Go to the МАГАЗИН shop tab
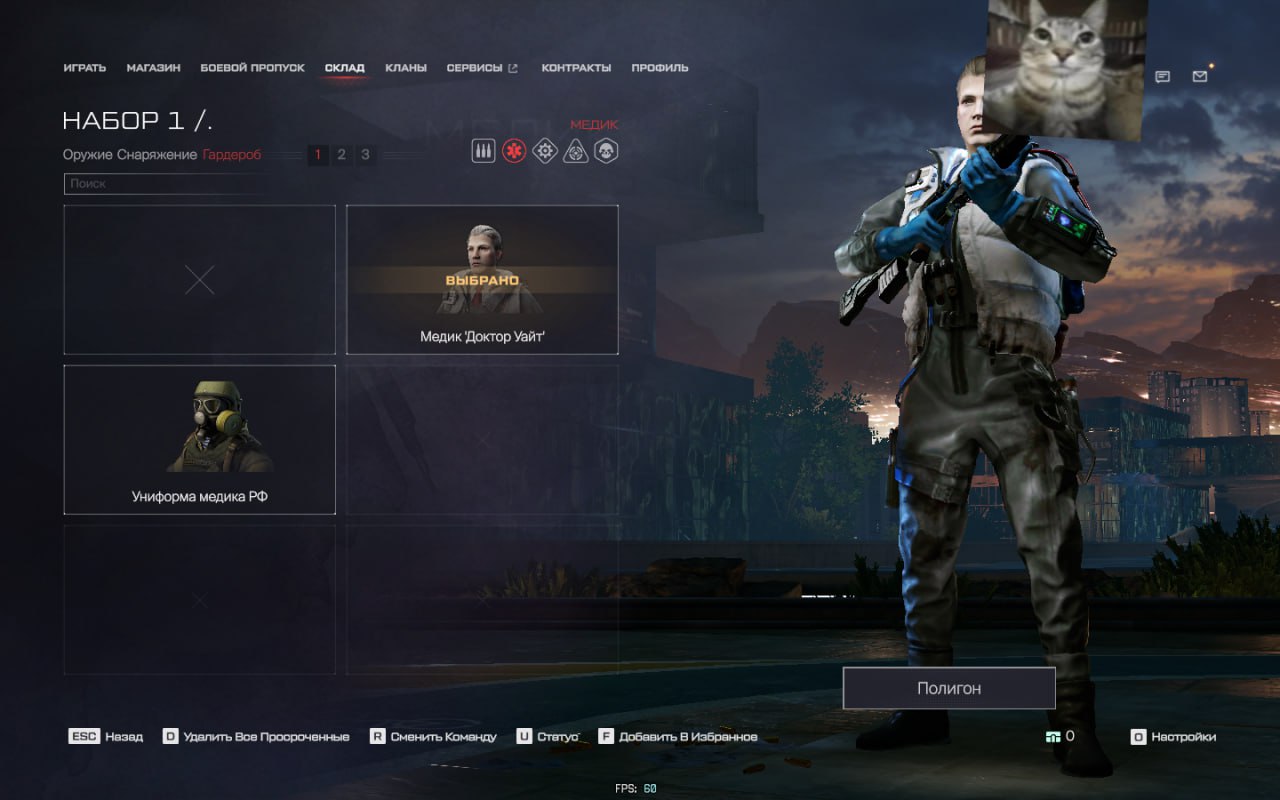 click(x=153, y=68)
